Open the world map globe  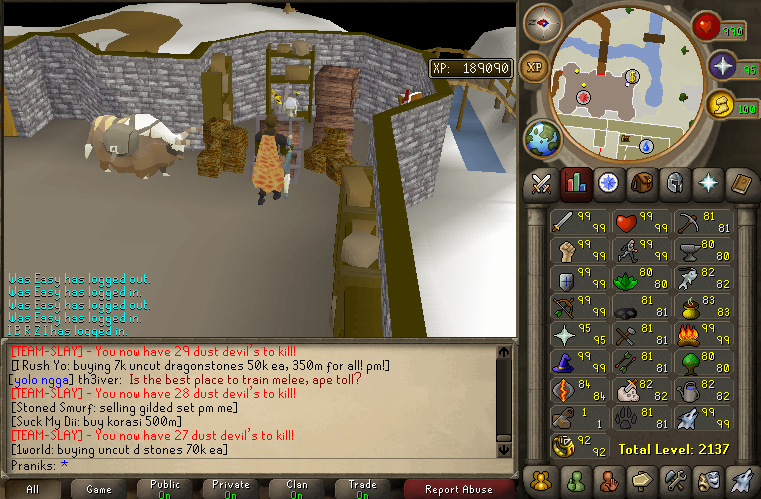(541, 137)
